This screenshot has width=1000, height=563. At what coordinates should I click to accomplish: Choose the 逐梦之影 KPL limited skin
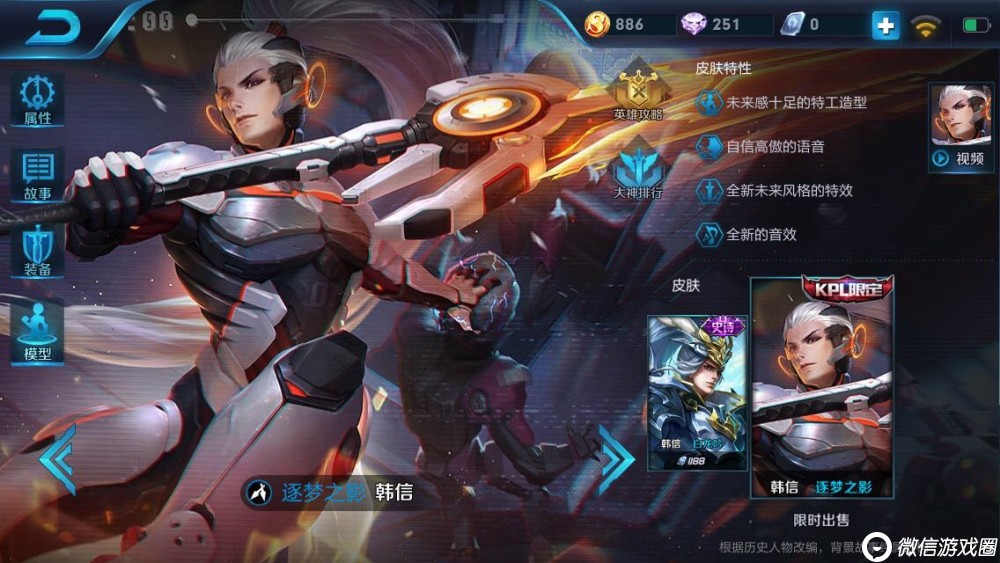(x=822, y=388)
